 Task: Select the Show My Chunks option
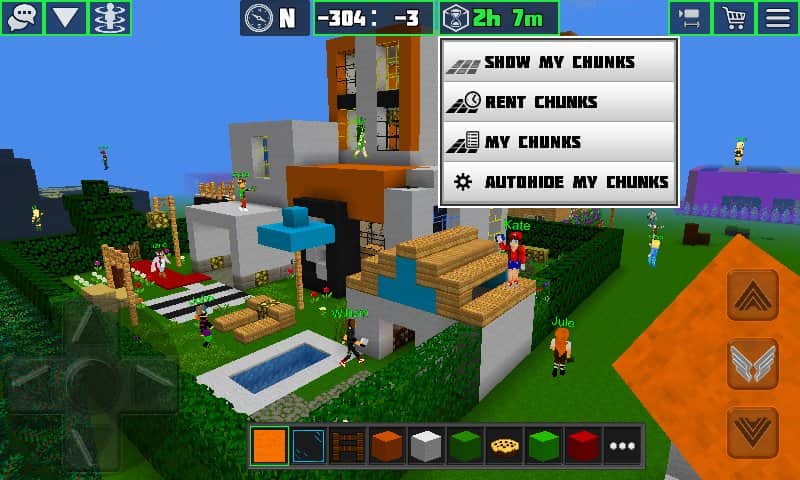tap(558, 62)
